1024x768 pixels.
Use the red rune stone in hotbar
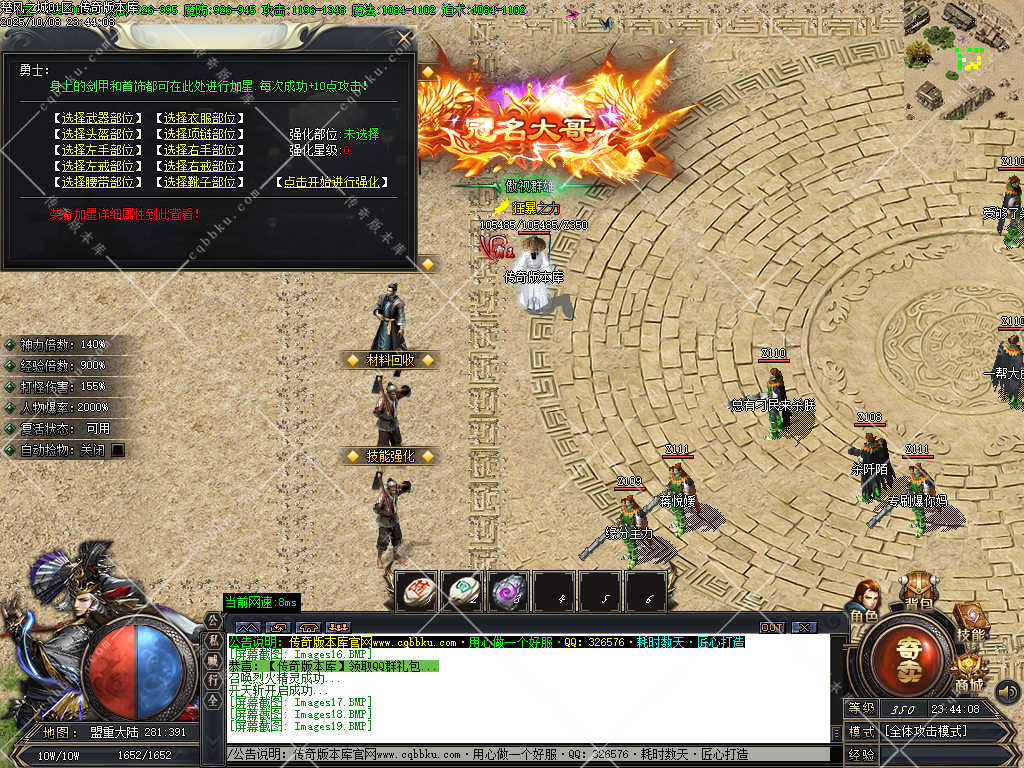[416, 591]
